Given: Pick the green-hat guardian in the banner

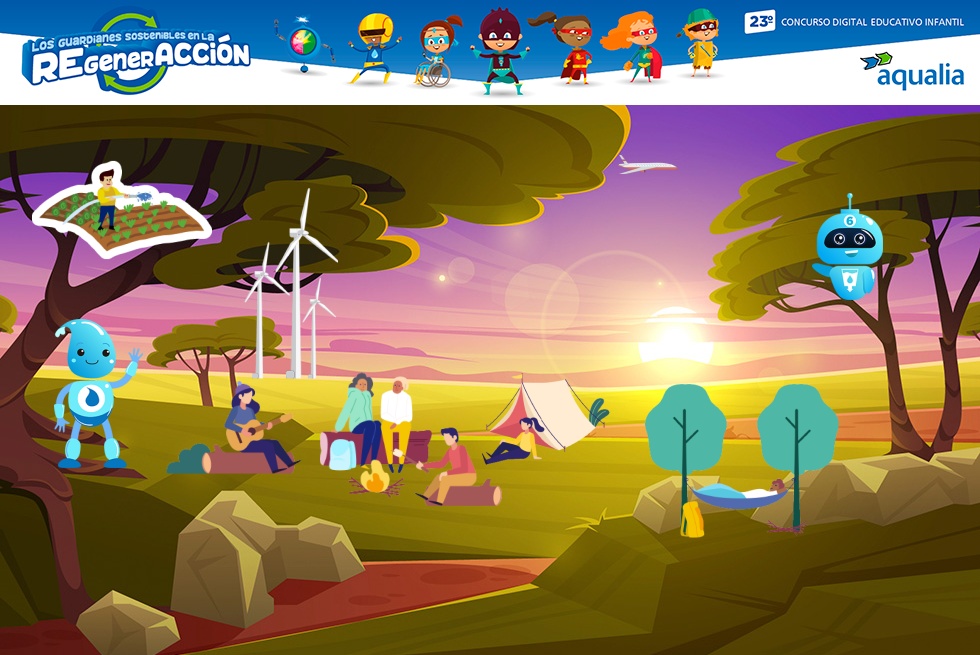Looking at the screenshot, I should (x=700, y=42).
